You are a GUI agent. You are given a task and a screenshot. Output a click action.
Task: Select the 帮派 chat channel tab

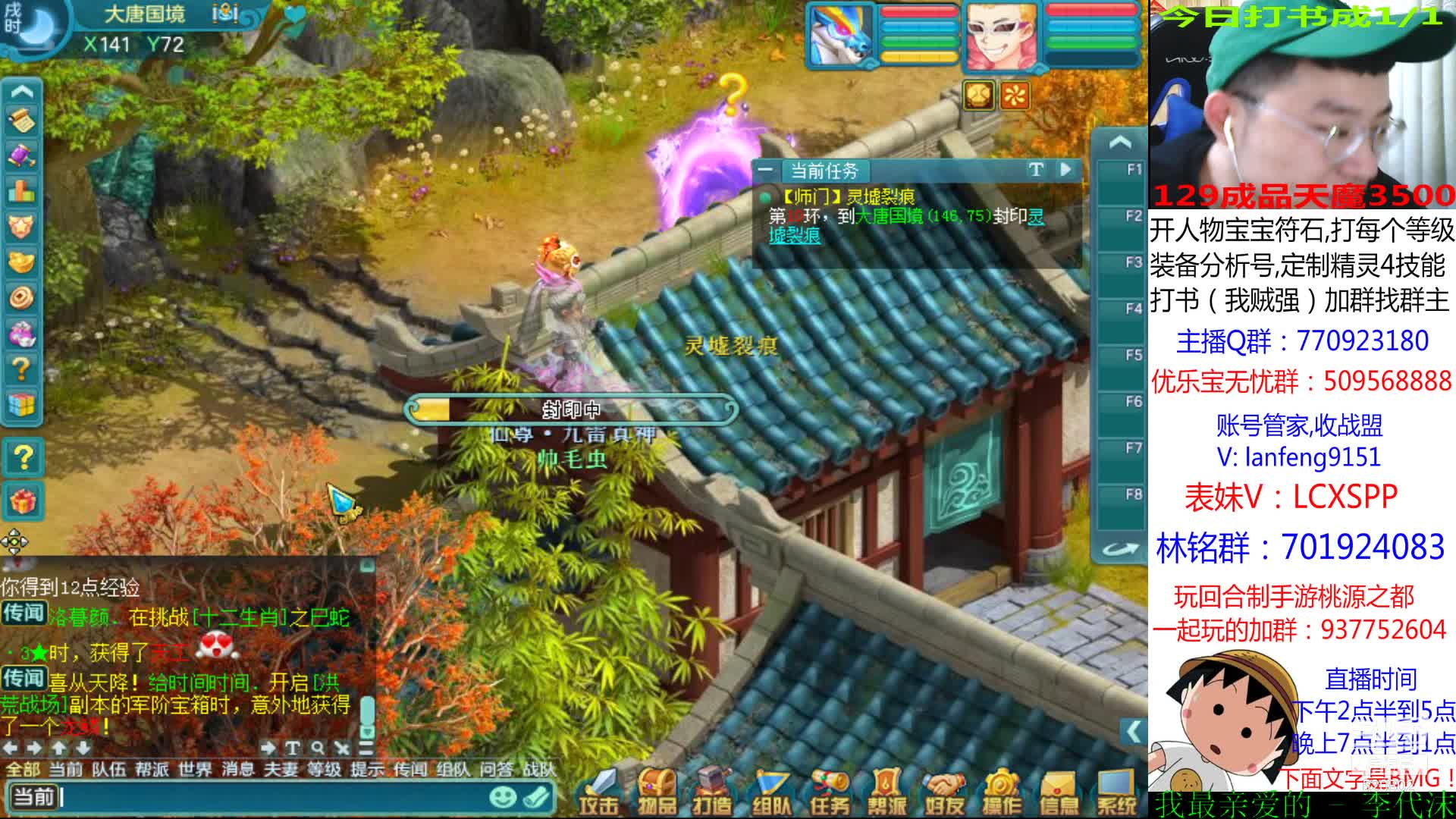click(152, 770)
